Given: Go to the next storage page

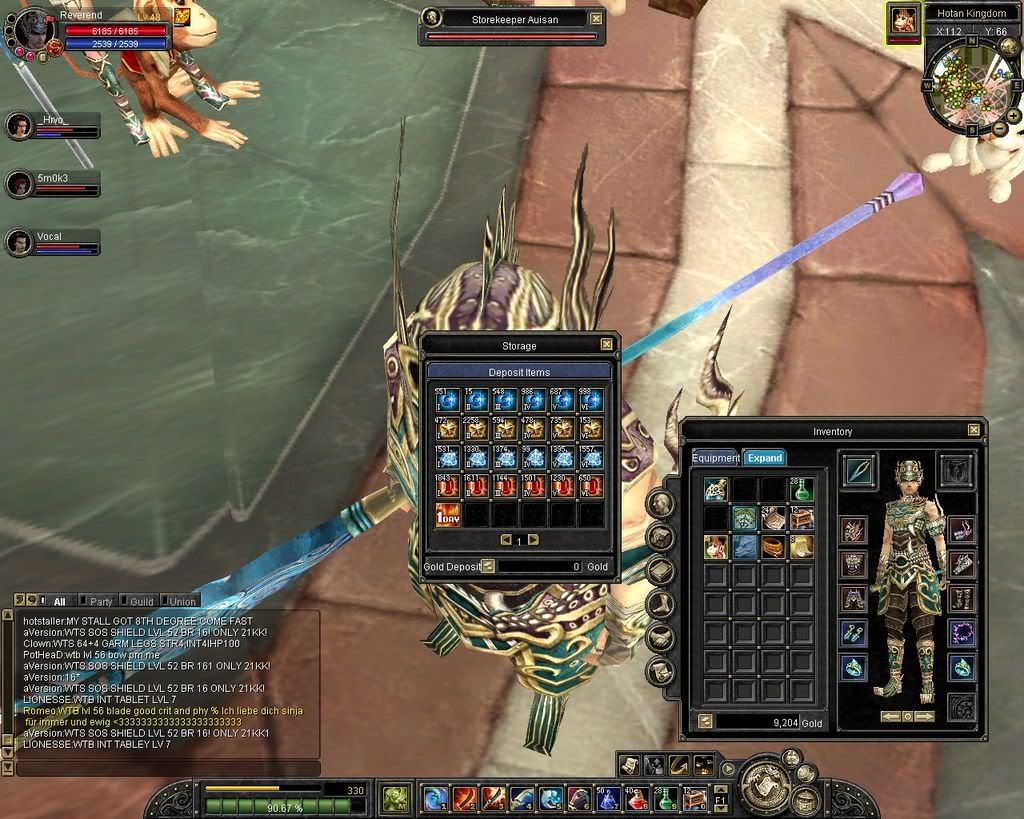Looking at the screenshot, I should tap(533, 540).
